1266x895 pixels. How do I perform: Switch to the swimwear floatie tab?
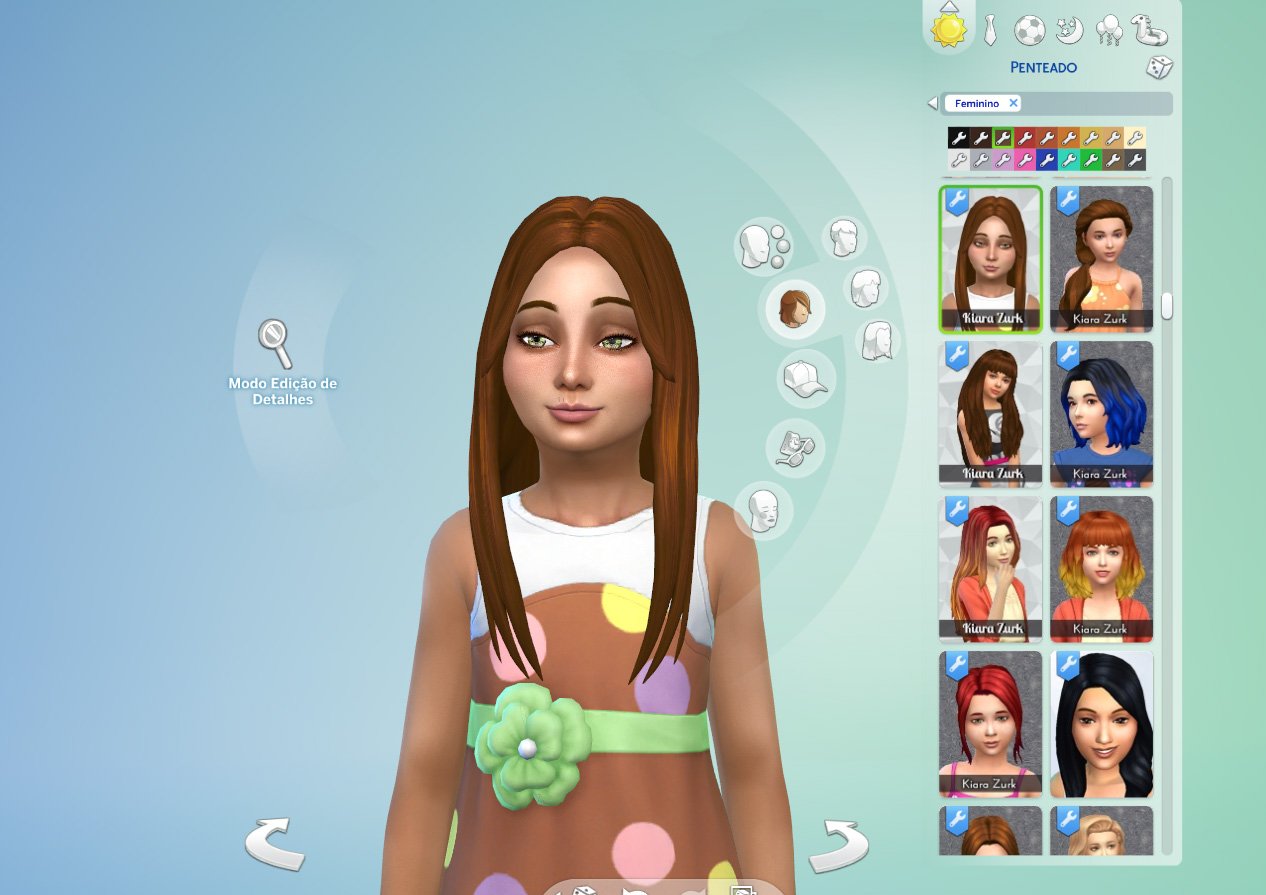(x=1149, y=30)
